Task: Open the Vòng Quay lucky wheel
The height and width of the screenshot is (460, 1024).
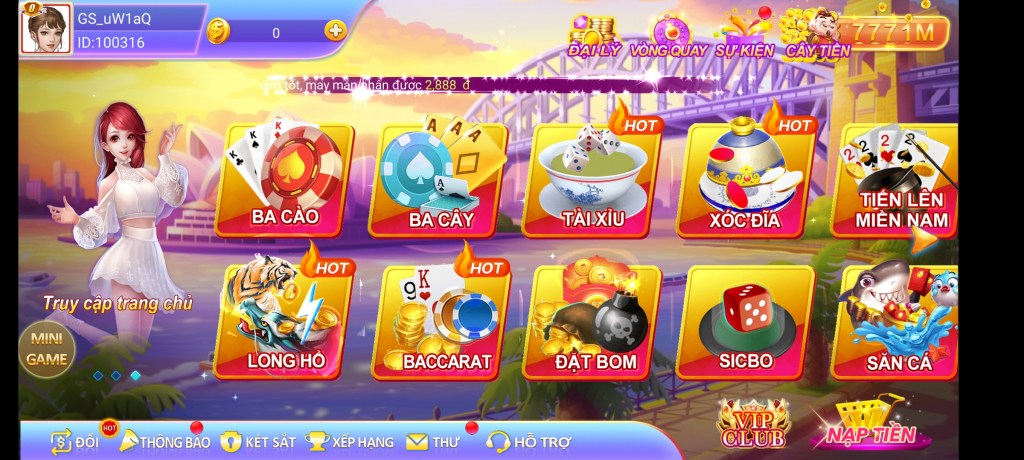Action: coord(669,38)
